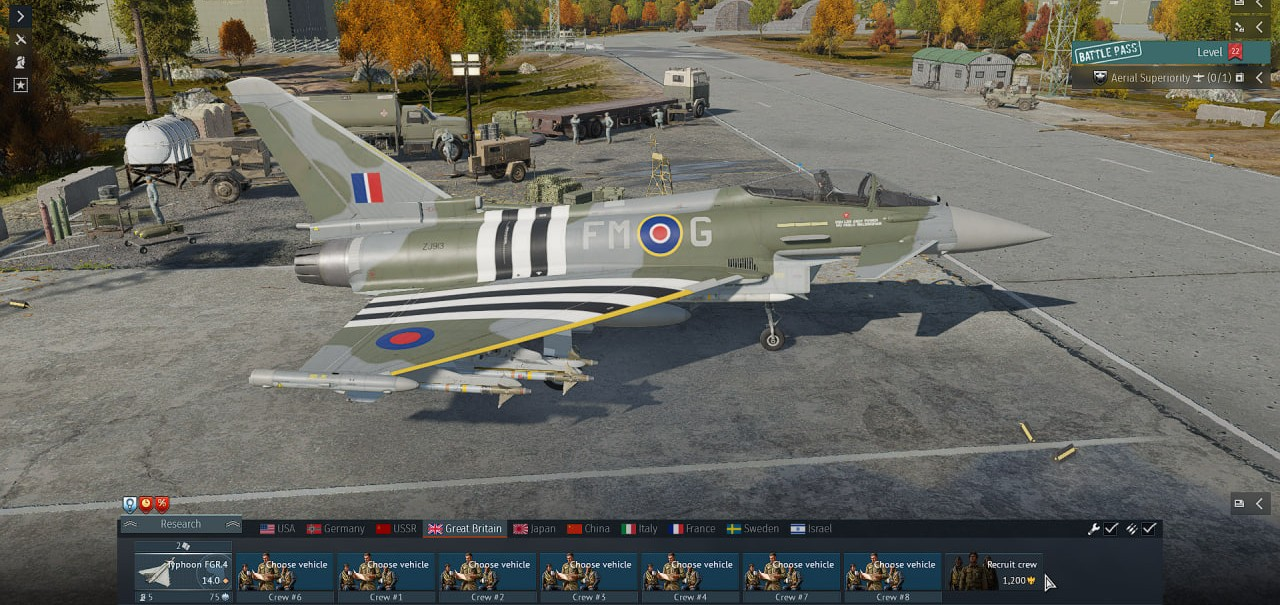Switch to the France nation tab
Viewport: 1280px width, 605px height.
pyautogui.click(x=693, y=529)
